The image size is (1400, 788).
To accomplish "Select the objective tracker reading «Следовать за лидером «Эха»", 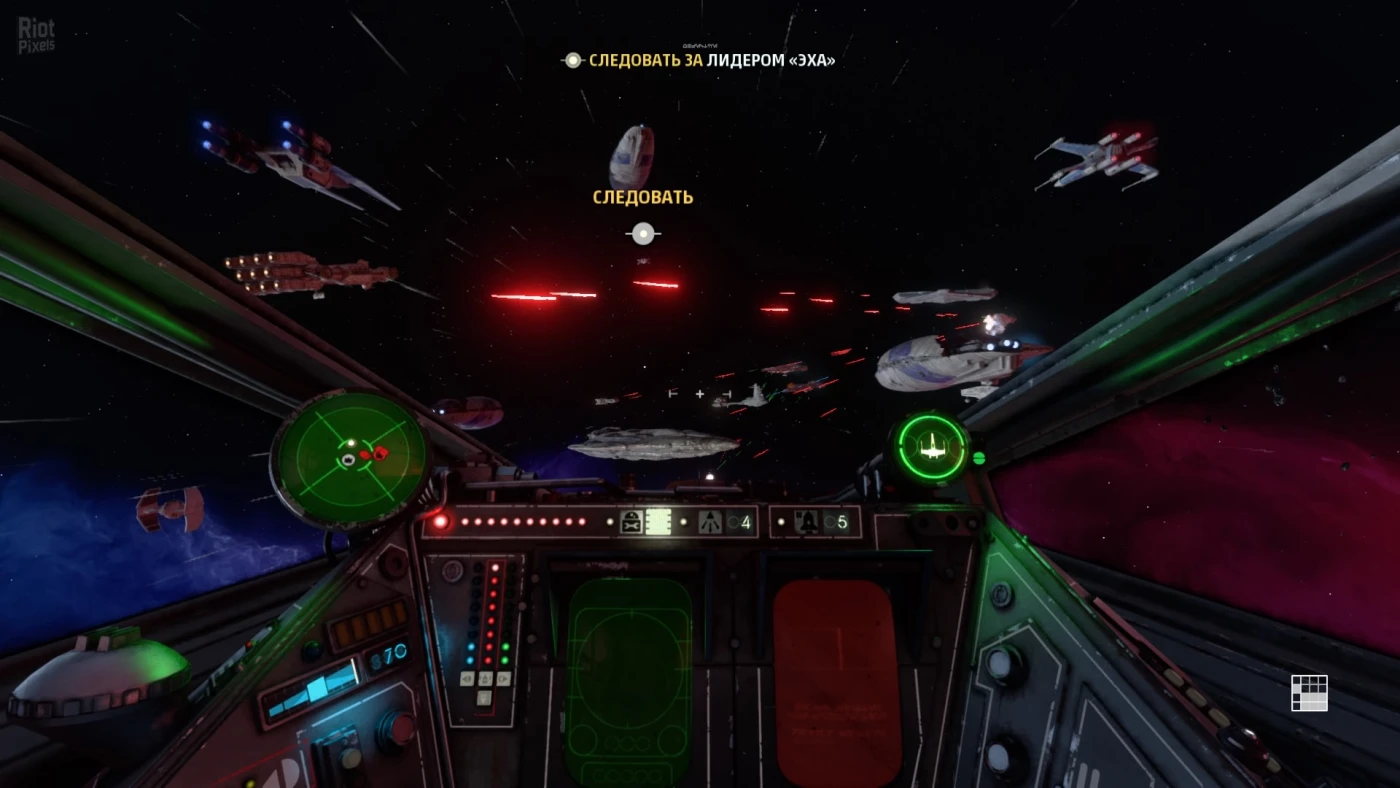I will pyautogui.click(x=700, y=61).
